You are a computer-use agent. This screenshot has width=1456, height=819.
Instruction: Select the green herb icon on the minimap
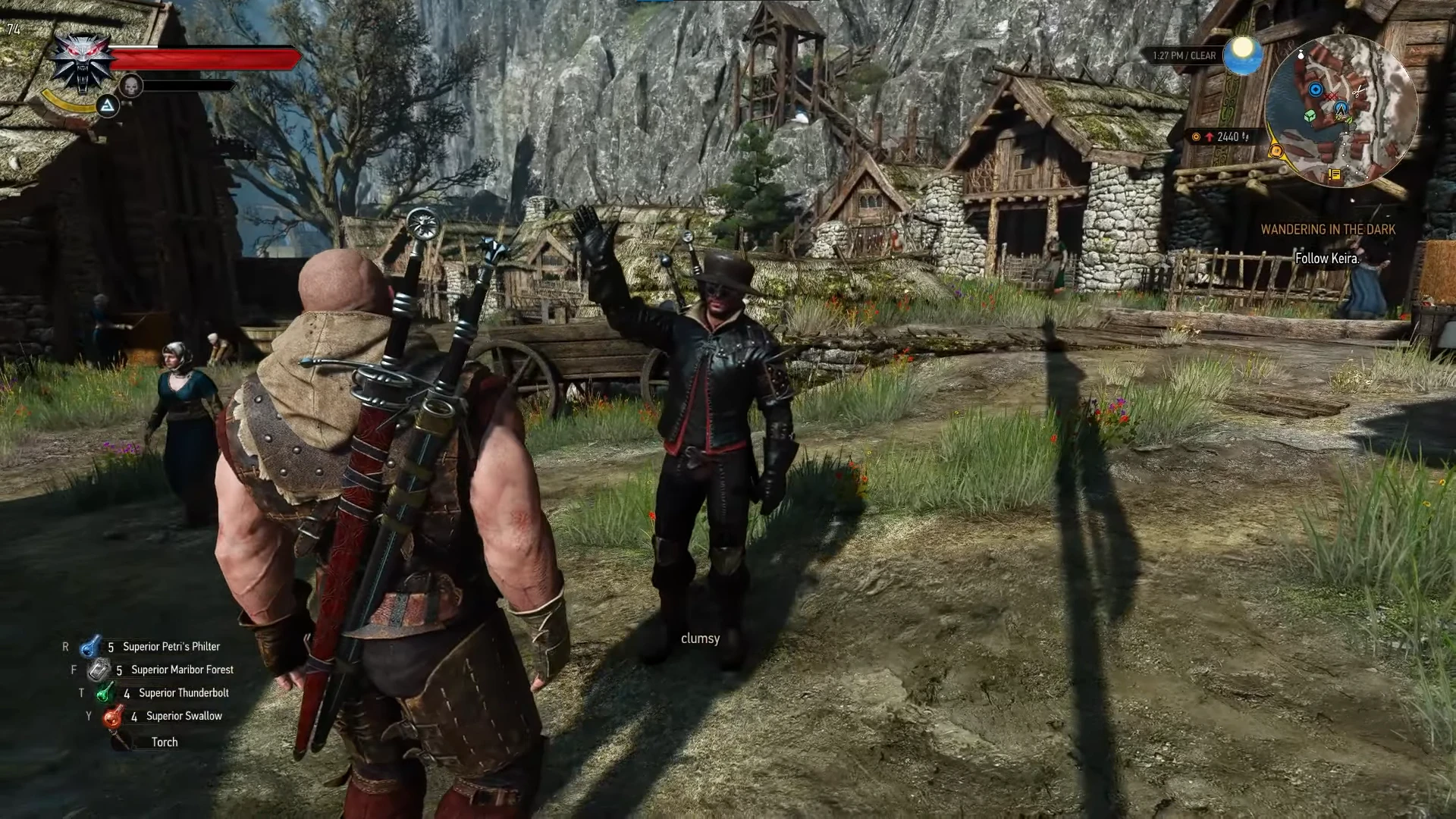tap(1348, 120)
